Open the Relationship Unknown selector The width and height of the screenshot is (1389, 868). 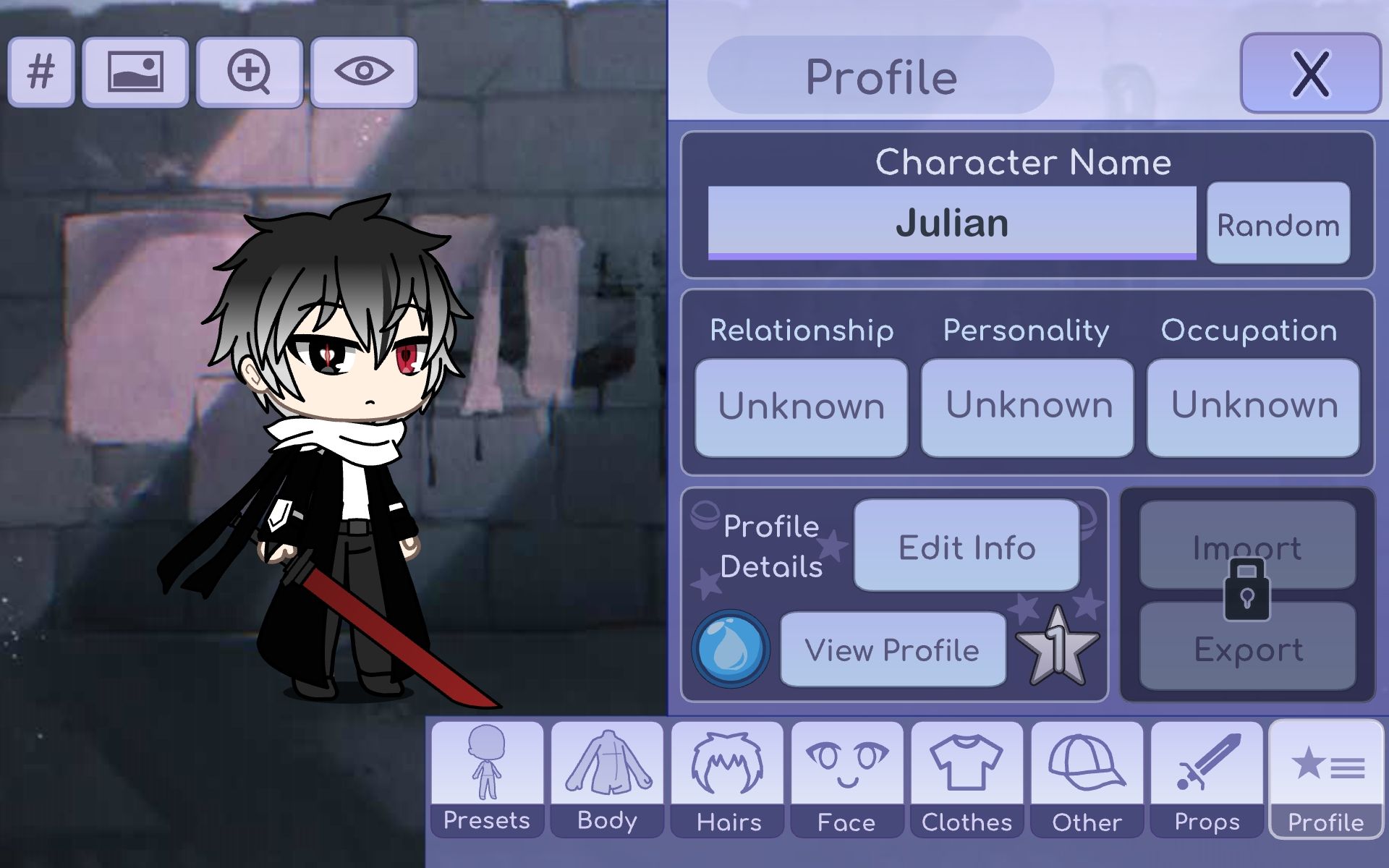(801, 407)
